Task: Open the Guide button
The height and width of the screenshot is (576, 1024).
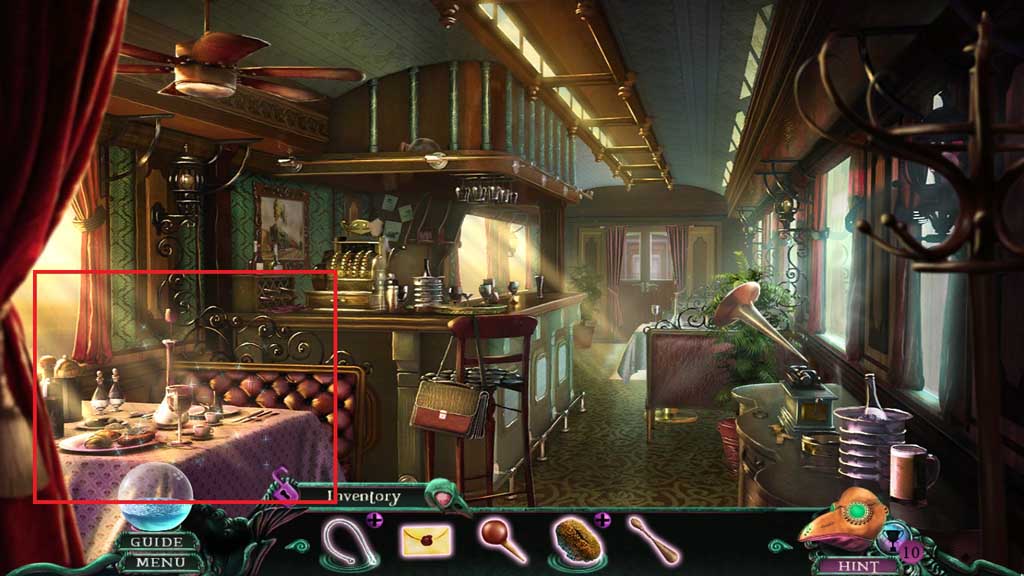Action: tap(157, 542)
